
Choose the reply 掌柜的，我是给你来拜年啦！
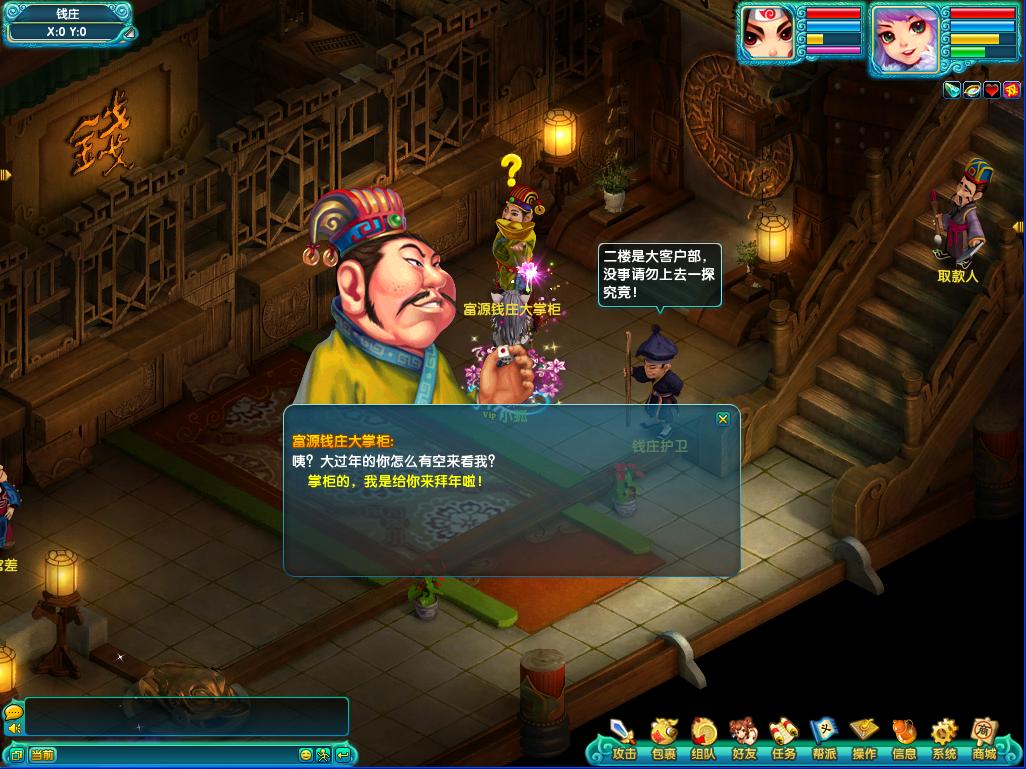[x=396, y=481]
